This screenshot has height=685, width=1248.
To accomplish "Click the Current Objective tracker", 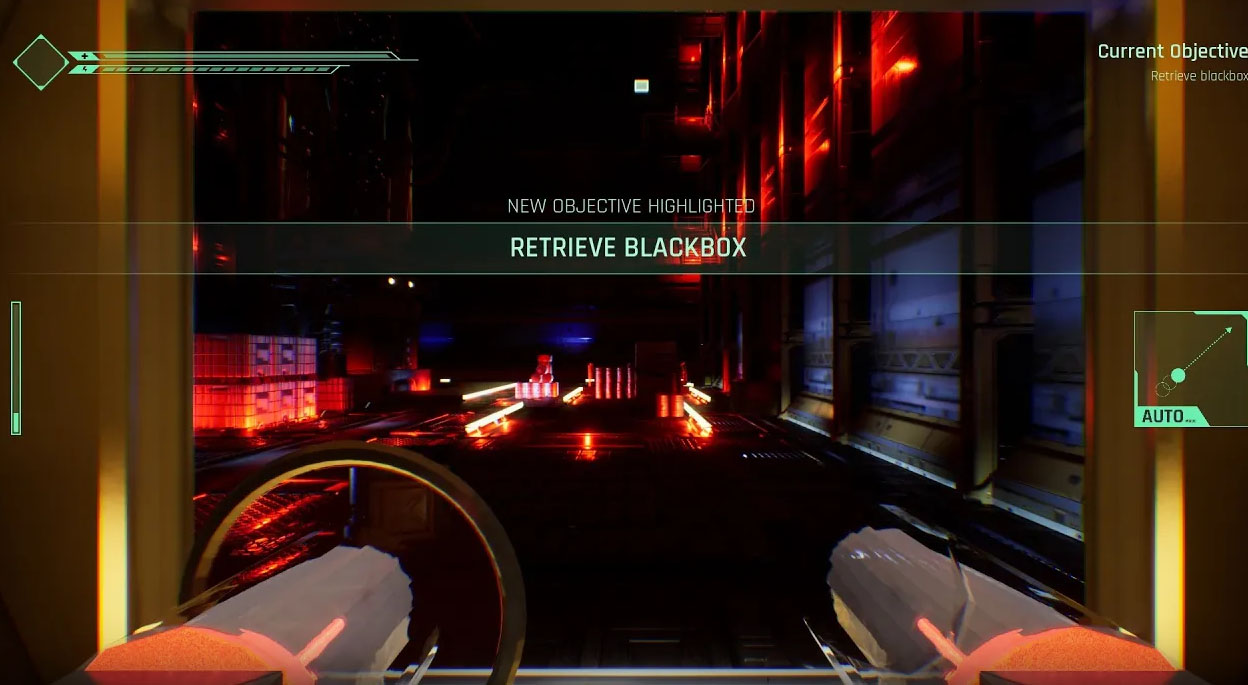I will [x=1172, y=61].
